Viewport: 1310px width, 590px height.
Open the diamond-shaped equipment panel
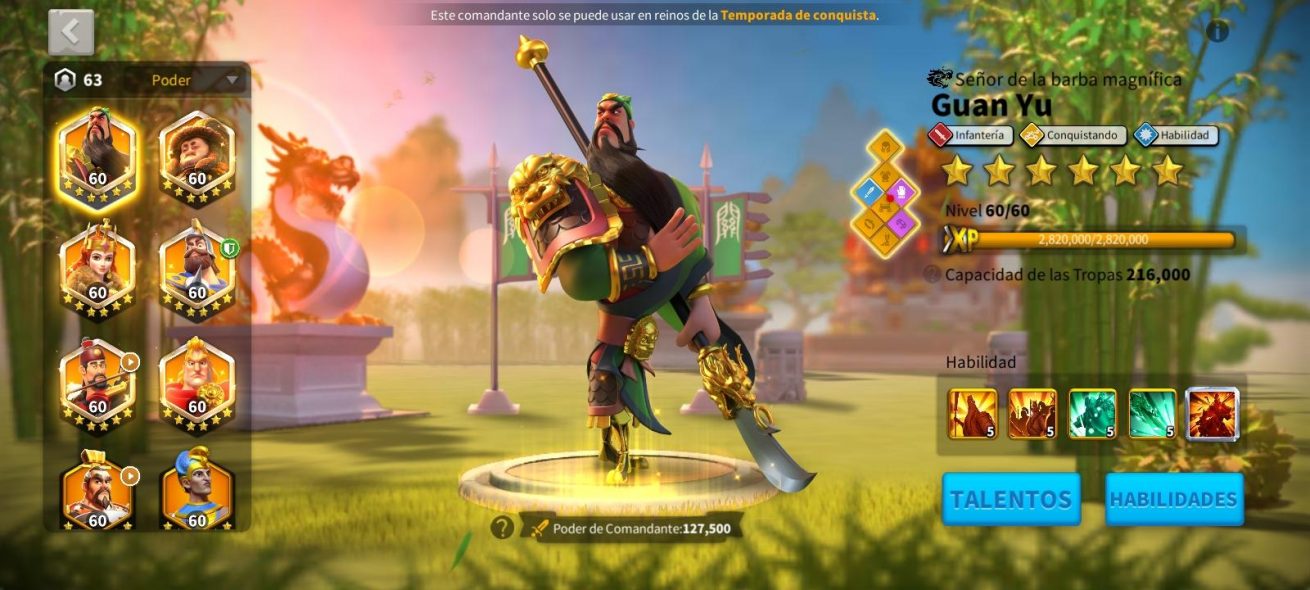click(885, 194)
